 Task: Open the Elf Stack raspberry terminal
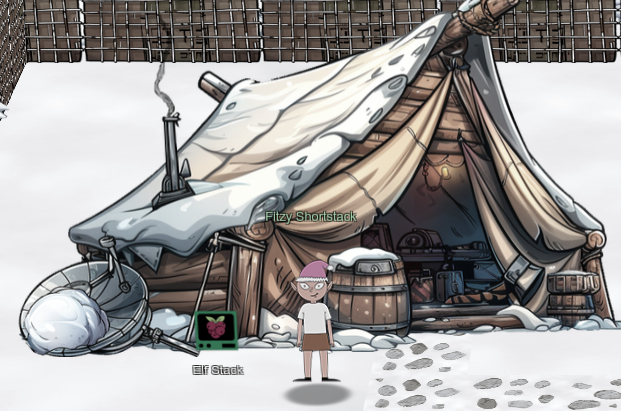(216, 331)
